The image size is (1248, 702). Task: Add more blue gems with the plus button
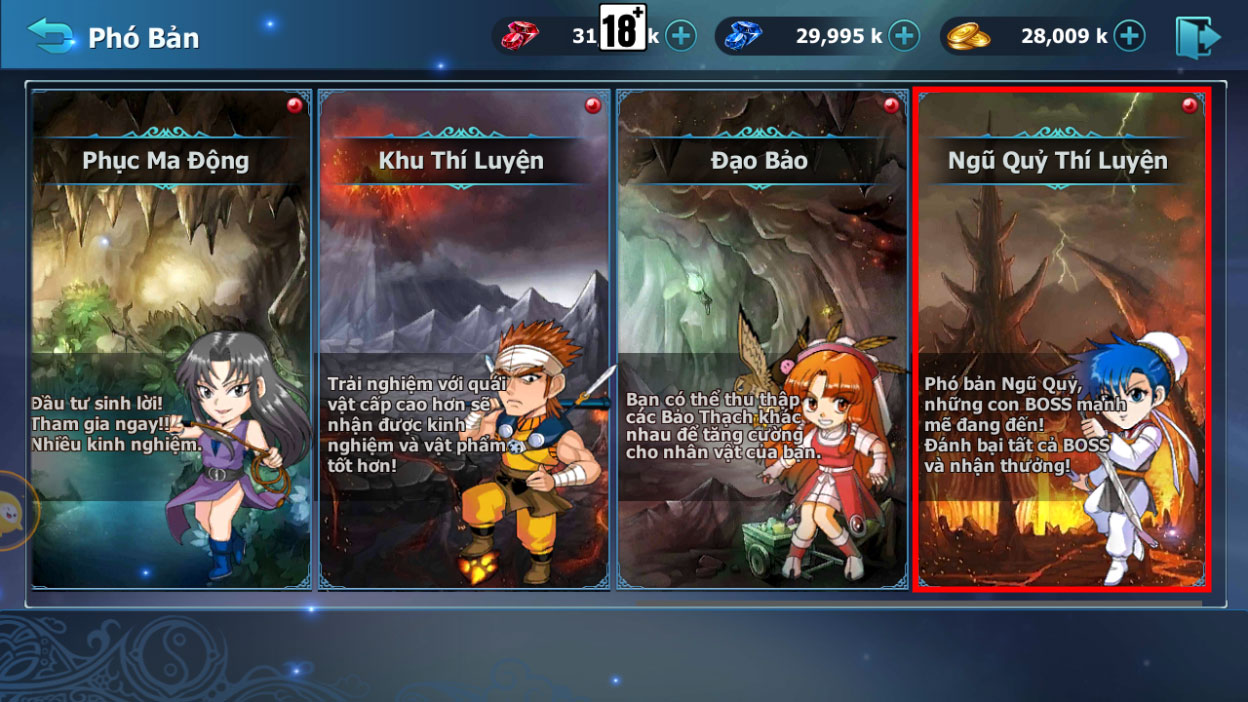pos(904,37)
